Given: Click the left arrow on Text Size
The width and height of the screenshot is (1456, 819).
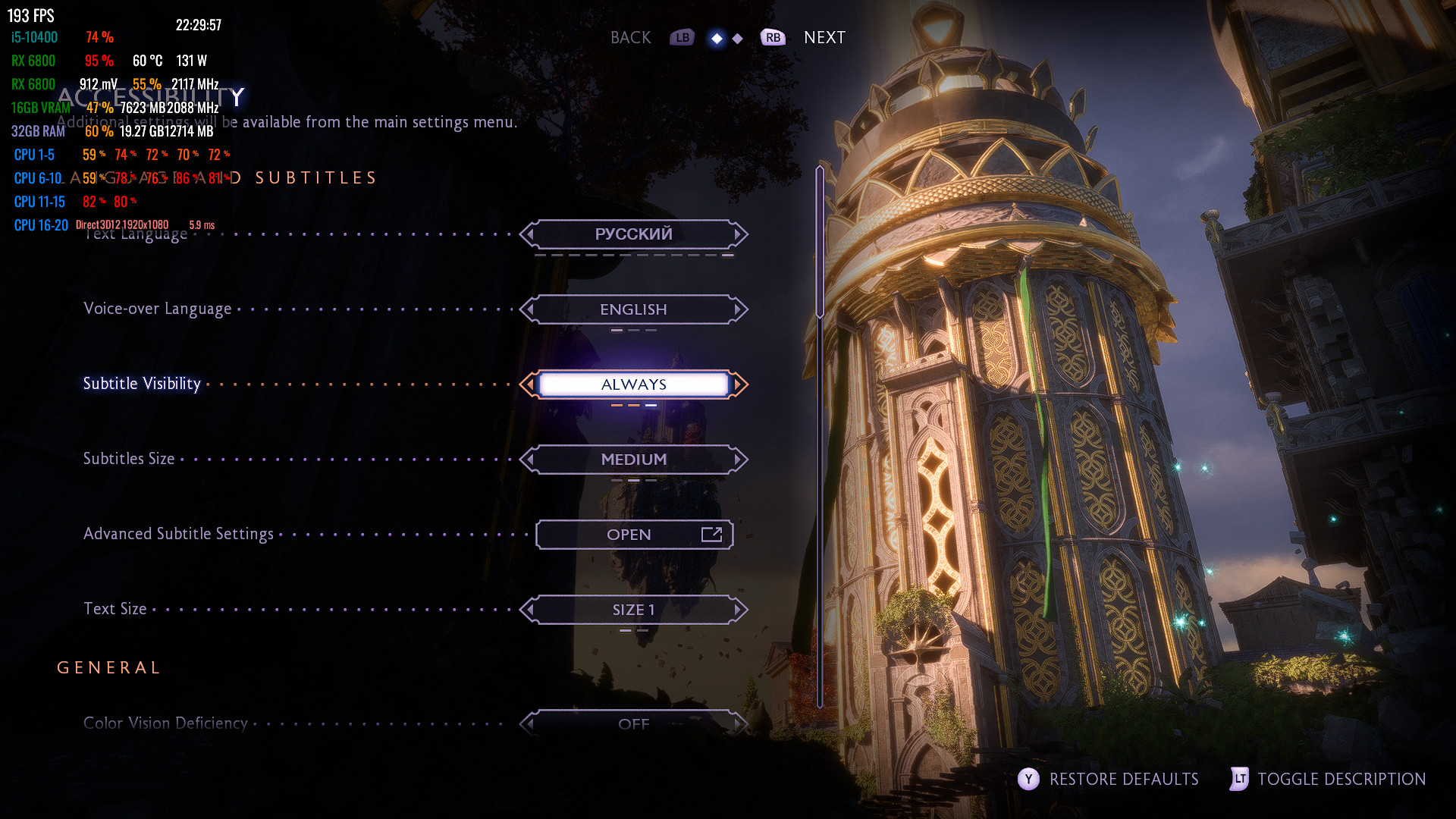Looking at the screenshot, I should tap(529, 610).
